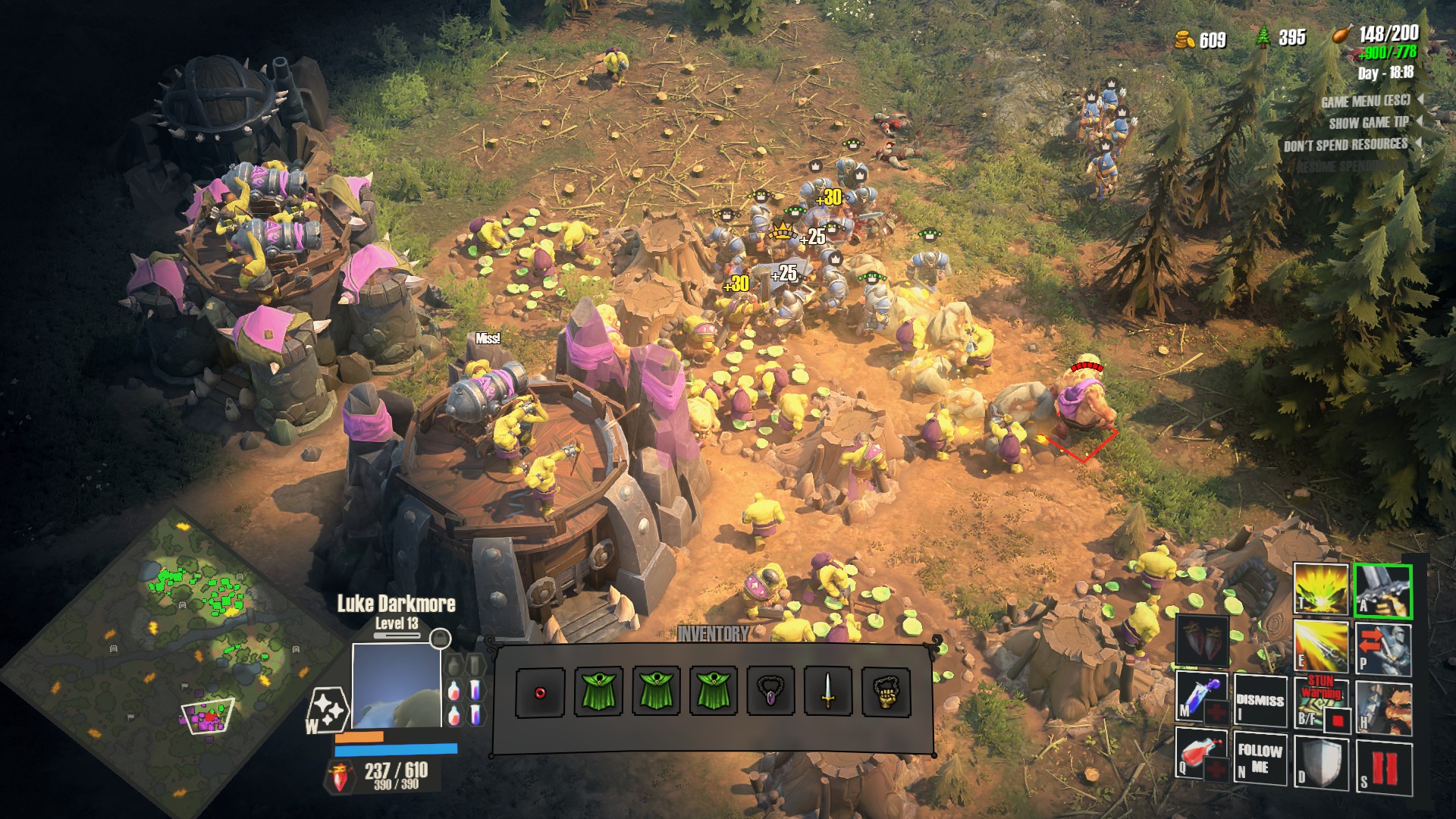The width and height of the screenshot is (1456, 819).
Task: Drink the red health potion
Action: [1202, 755]
